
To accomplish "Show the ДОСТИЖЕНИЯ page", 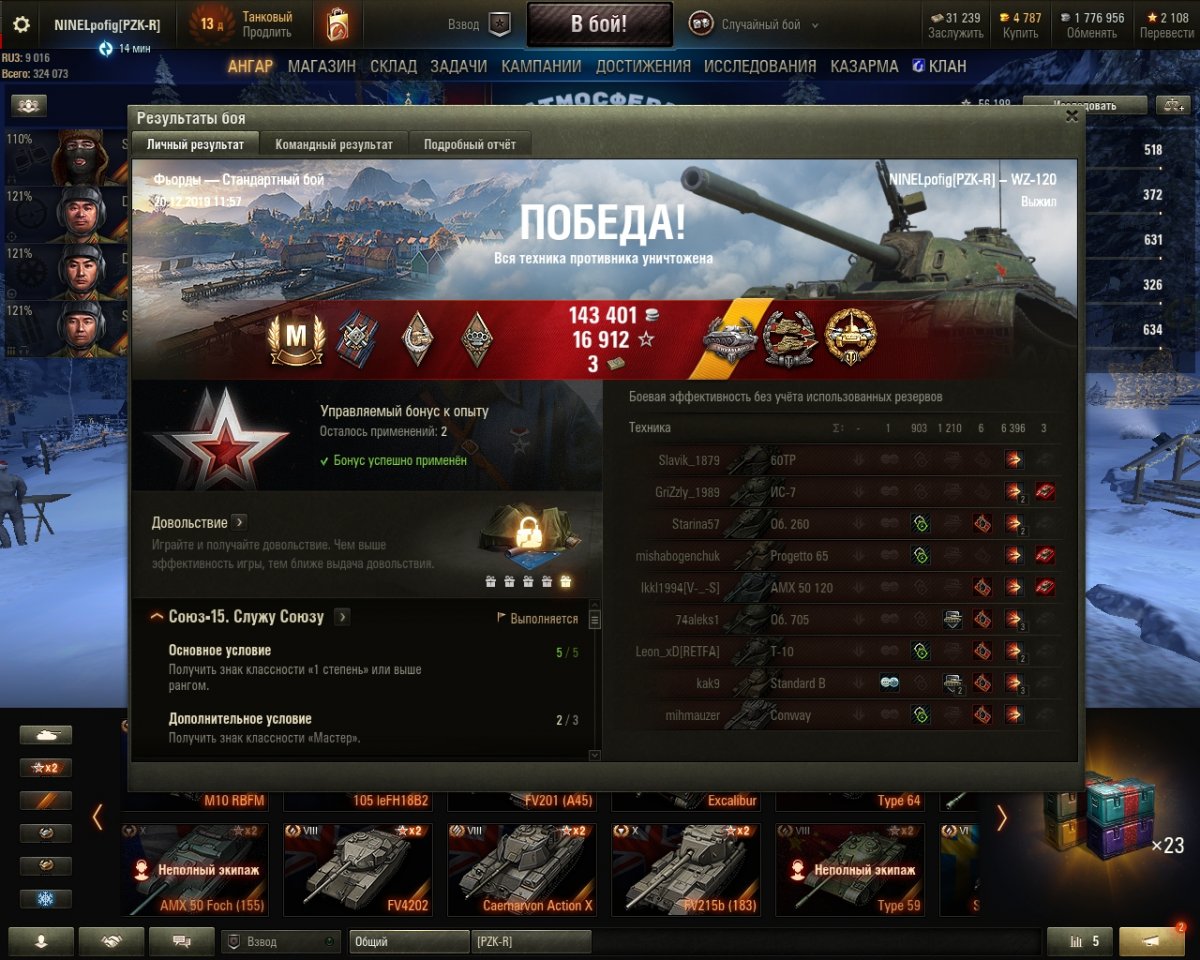I will coord(643,66).
